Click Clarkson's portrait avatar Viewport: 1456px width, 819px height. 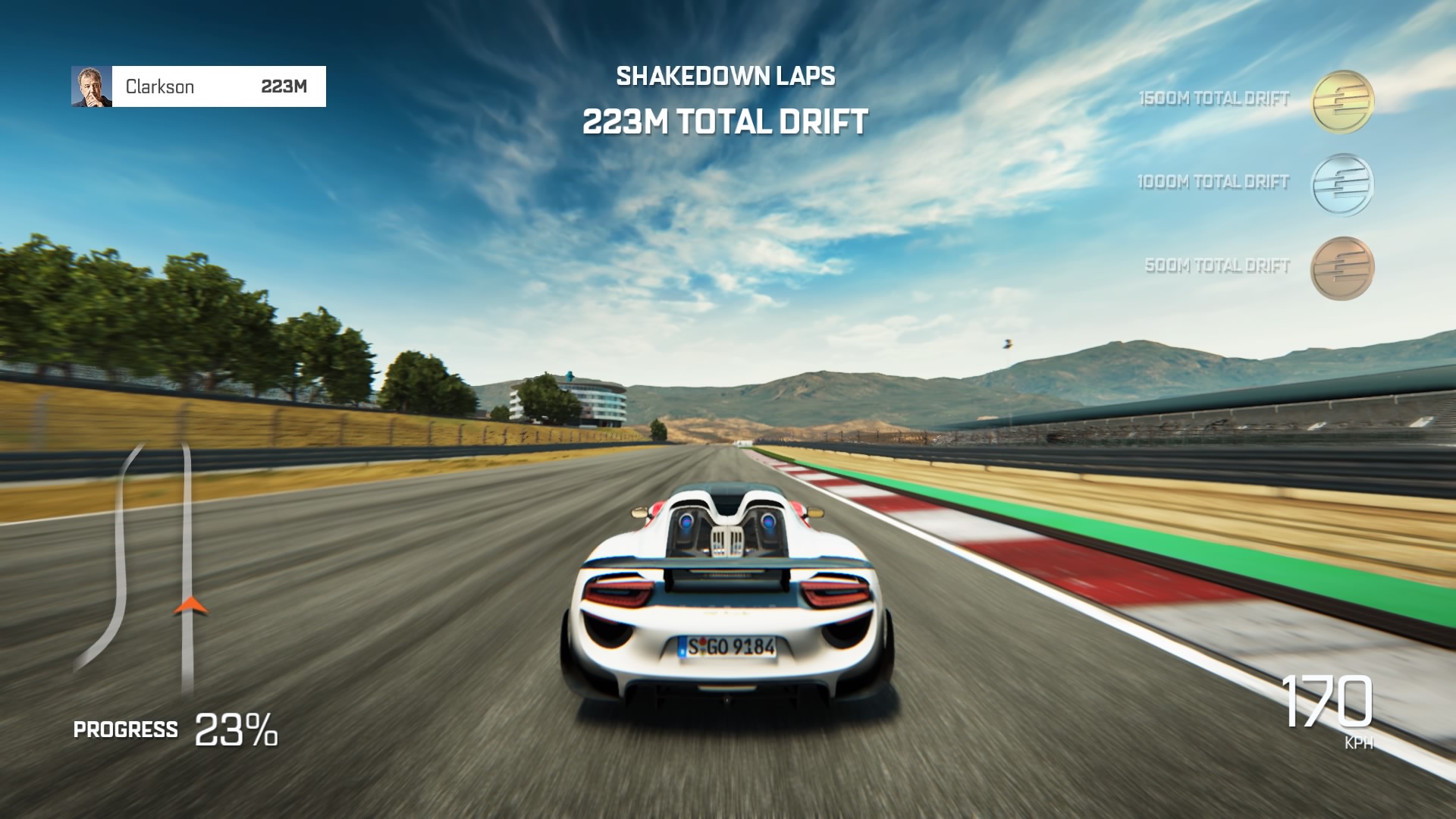click(x=92, y=86)
